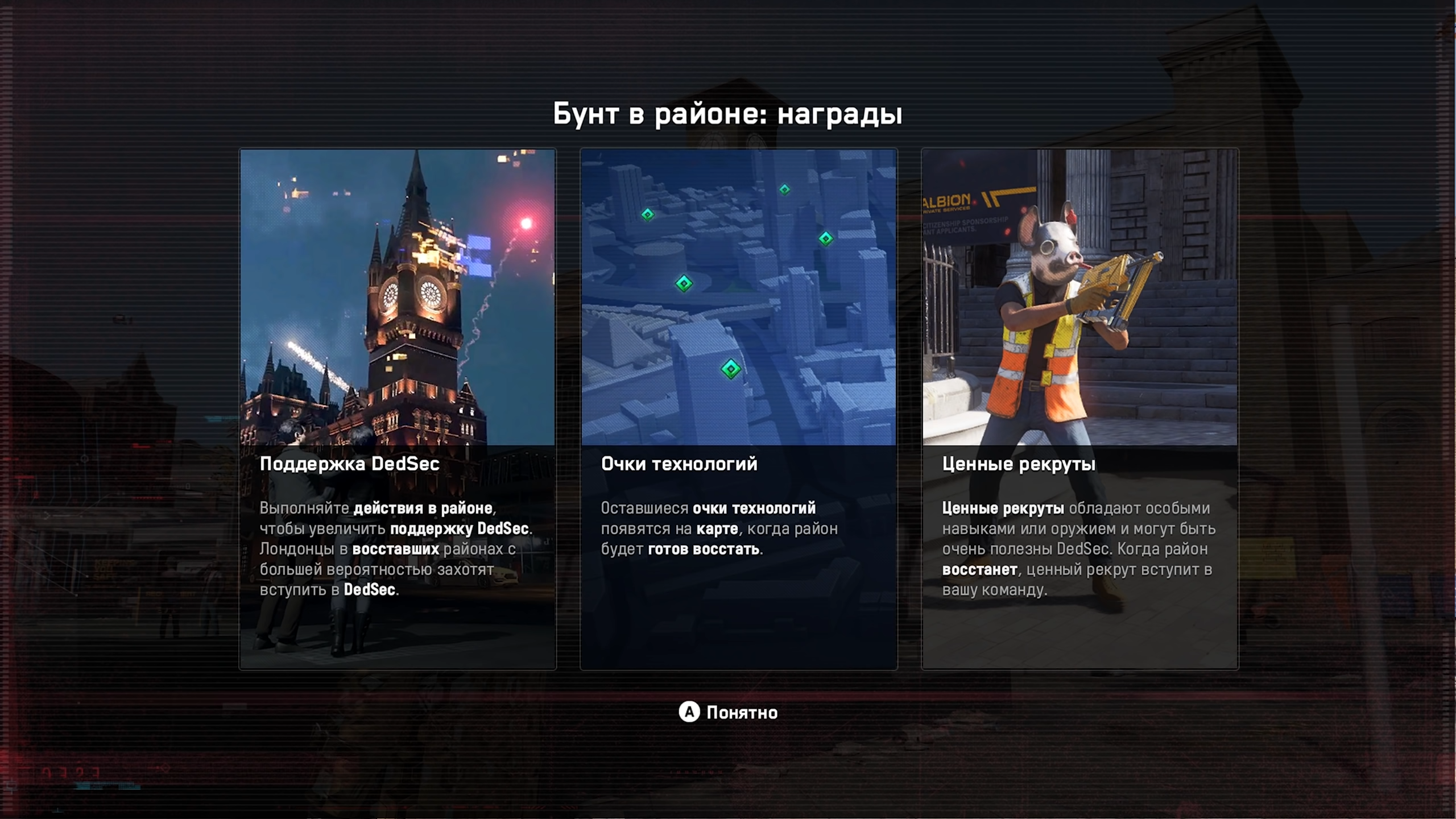Confirm with the Понятно button
This screenshot has height=819, width=1456.
(x=728, y=712)
